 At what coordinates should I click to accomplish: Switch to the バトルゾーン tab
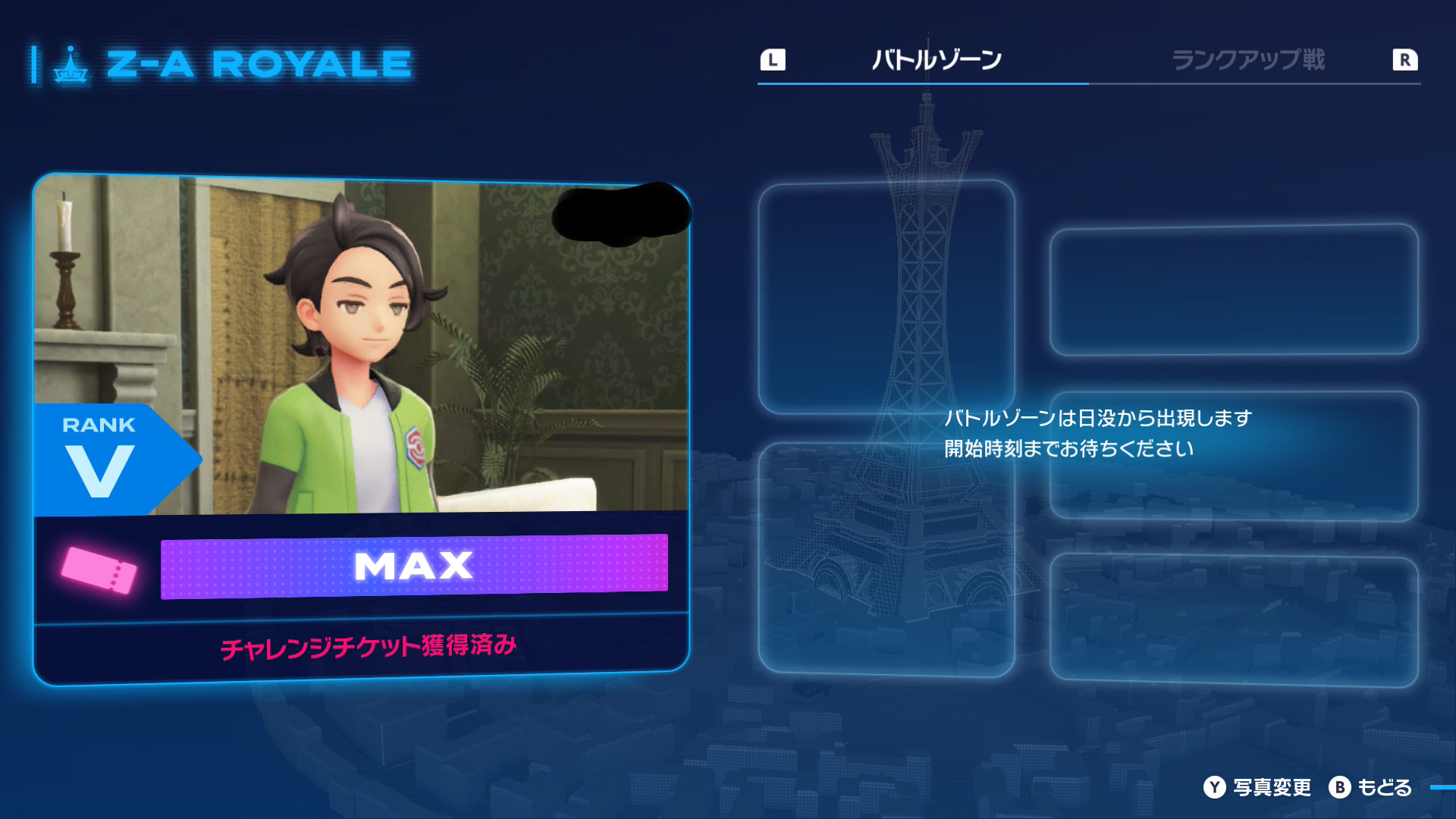point(937,60)
